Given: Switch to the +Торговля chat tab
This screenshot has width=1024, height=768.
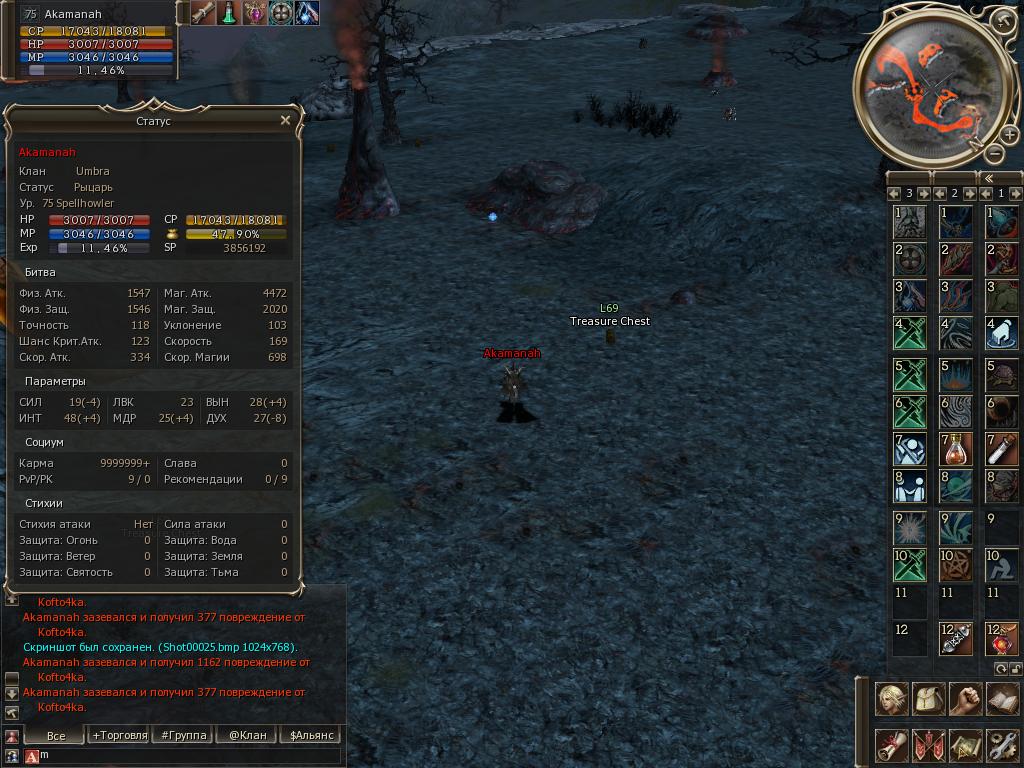Looking at the screenshot, I should 119,735.
